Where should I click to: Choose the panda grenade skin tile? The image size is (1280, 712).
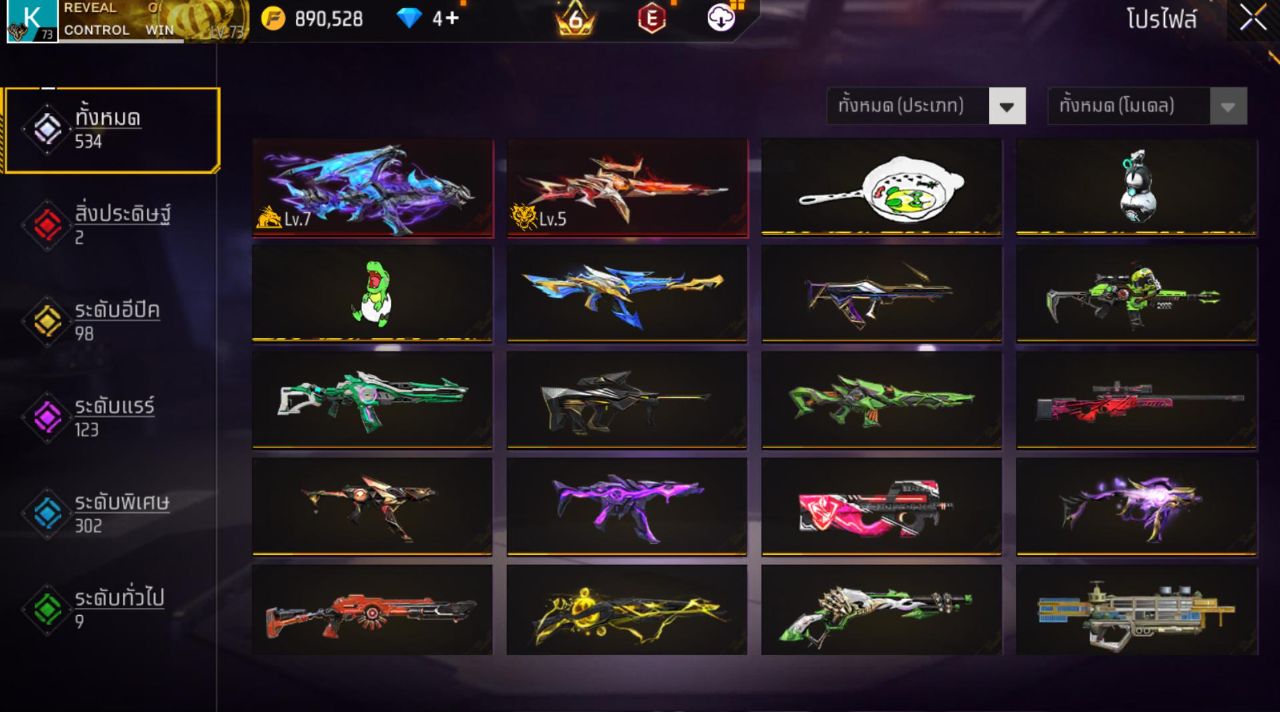[x=1136, y=187]
